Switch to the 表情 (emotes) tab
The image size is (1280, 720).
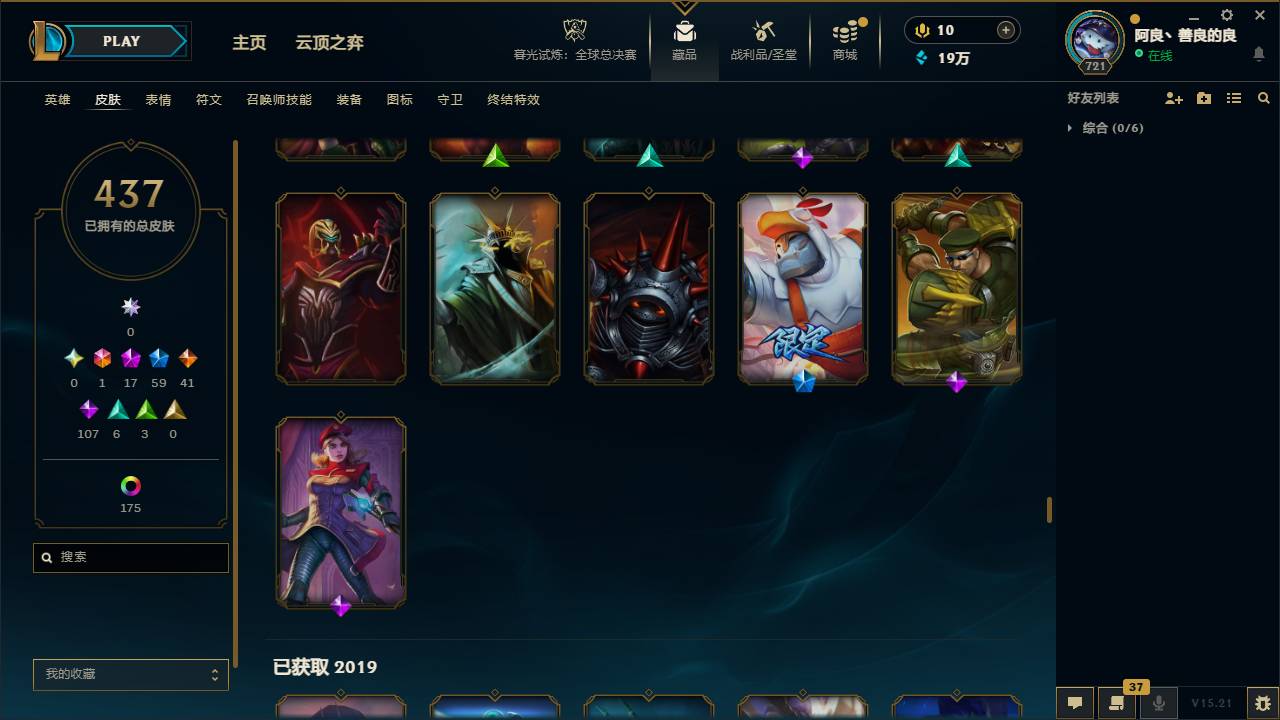(x=157, y=100)
